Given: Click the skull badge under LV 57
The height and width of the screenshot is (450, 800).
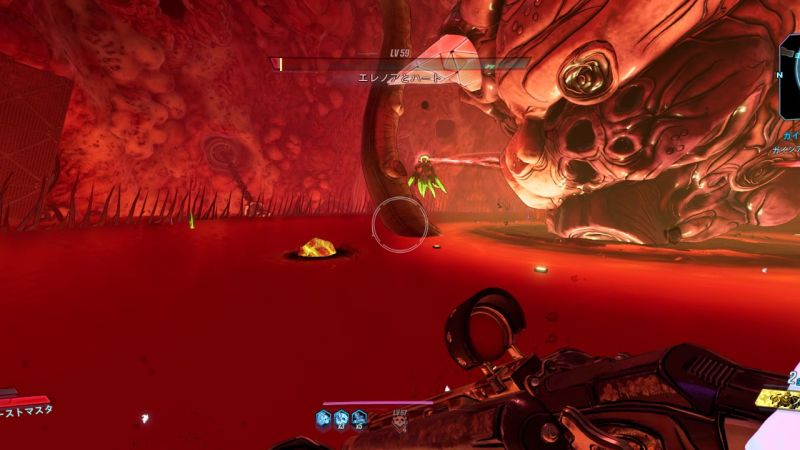Looking at the screenshot, I should [400, 423].
